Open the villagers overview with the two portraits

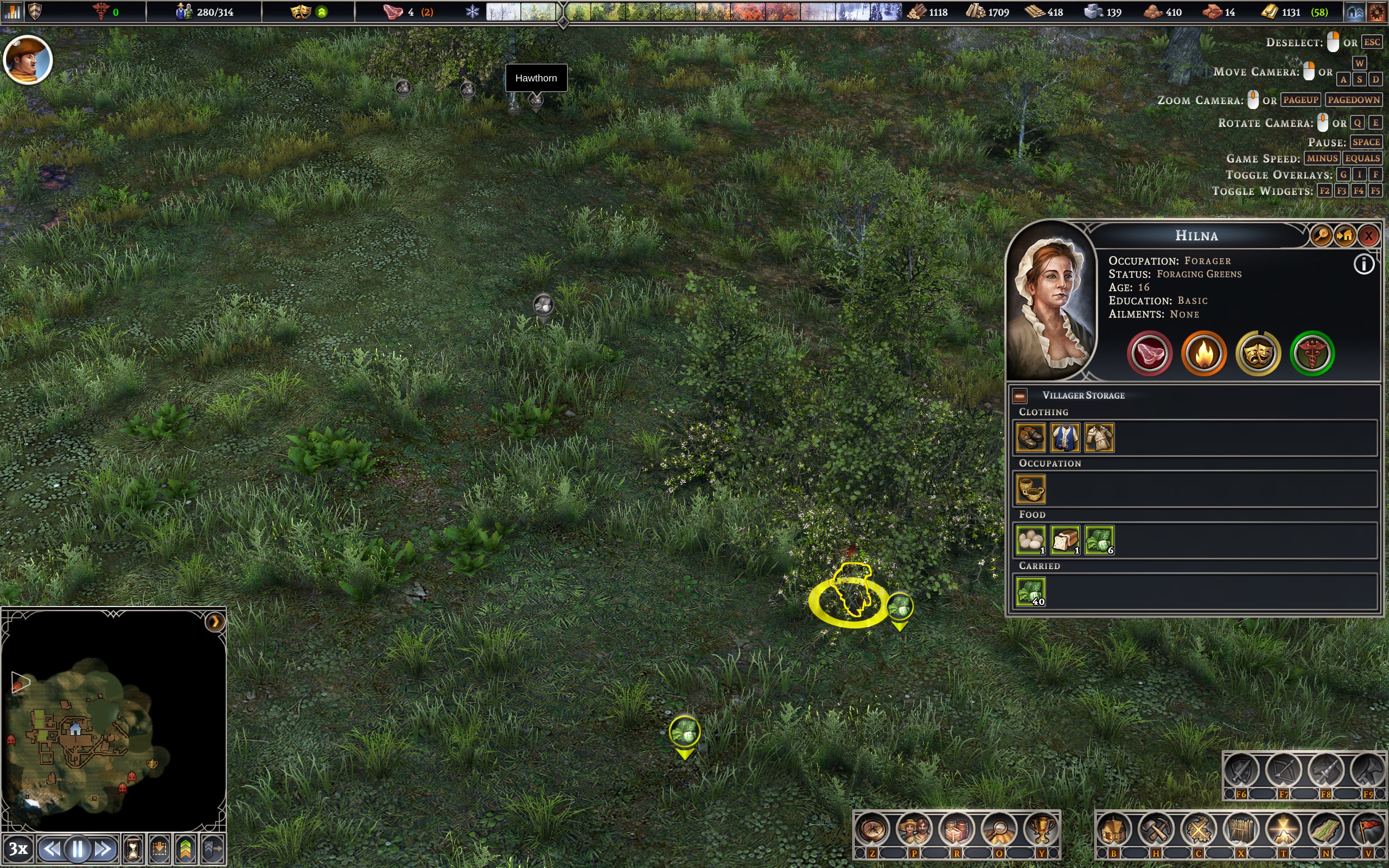coord(914,830)
